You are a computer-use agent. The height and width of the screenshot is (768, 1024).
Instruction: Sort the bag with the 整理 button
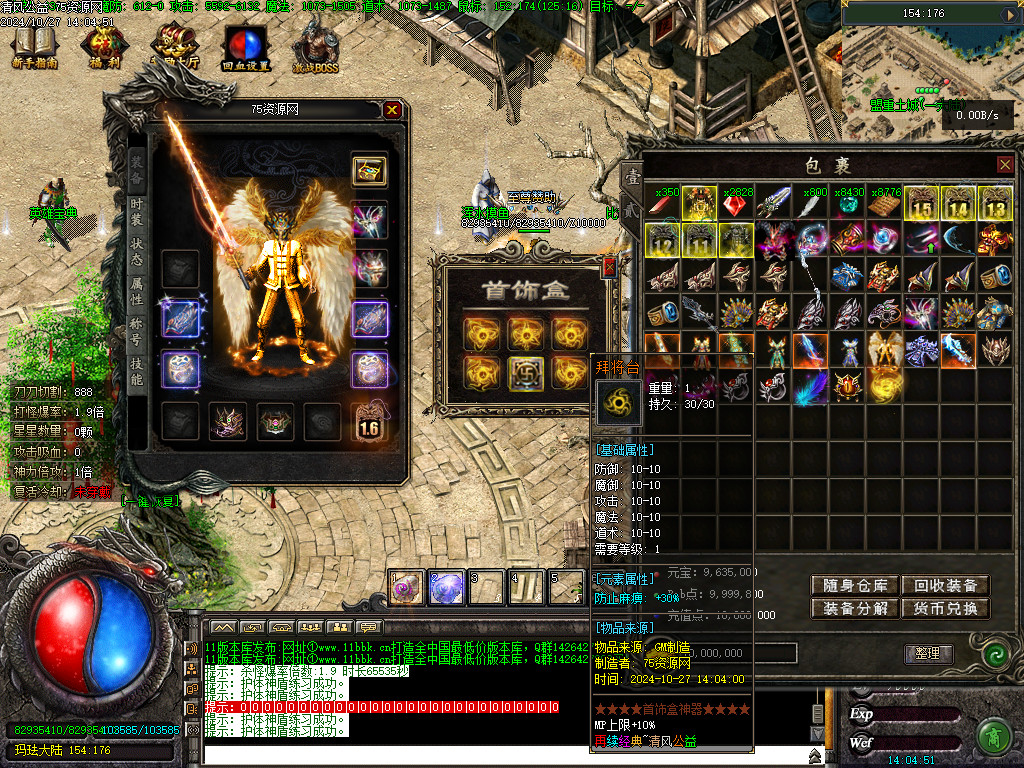click(928, 653)
